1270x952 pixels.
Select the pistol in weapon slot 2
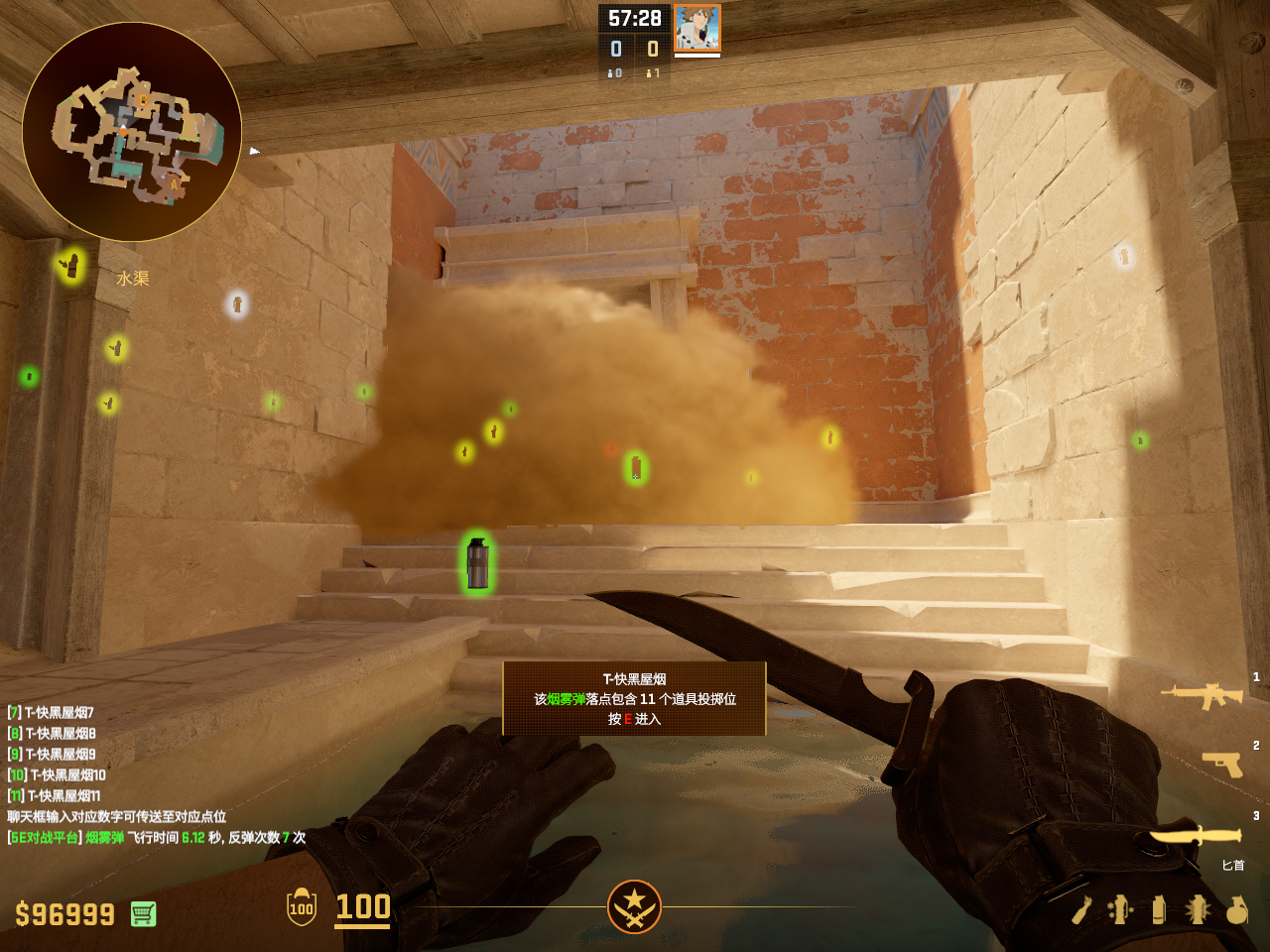(x=1222, y=764)
